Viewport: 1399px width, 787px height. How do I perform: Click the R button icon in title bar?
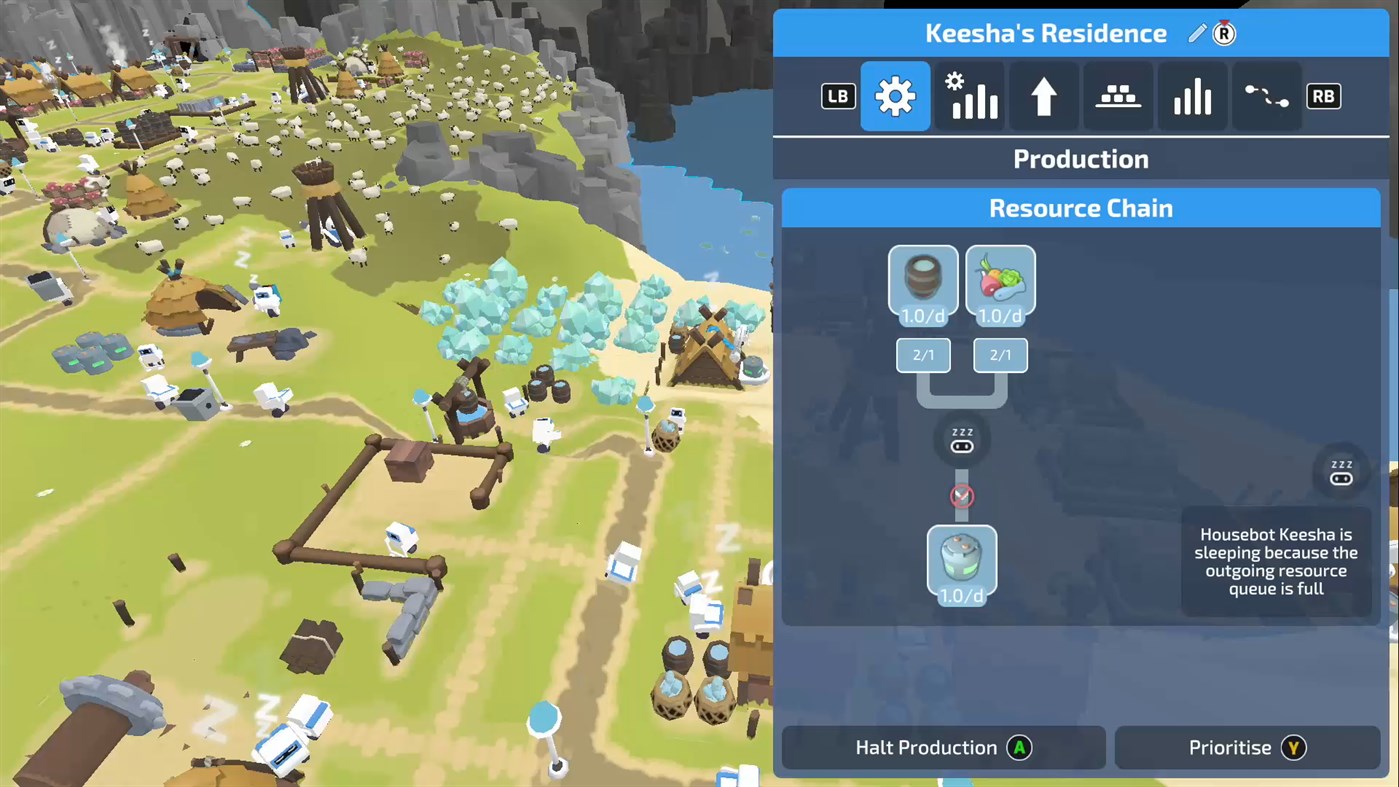(1223, 33)
